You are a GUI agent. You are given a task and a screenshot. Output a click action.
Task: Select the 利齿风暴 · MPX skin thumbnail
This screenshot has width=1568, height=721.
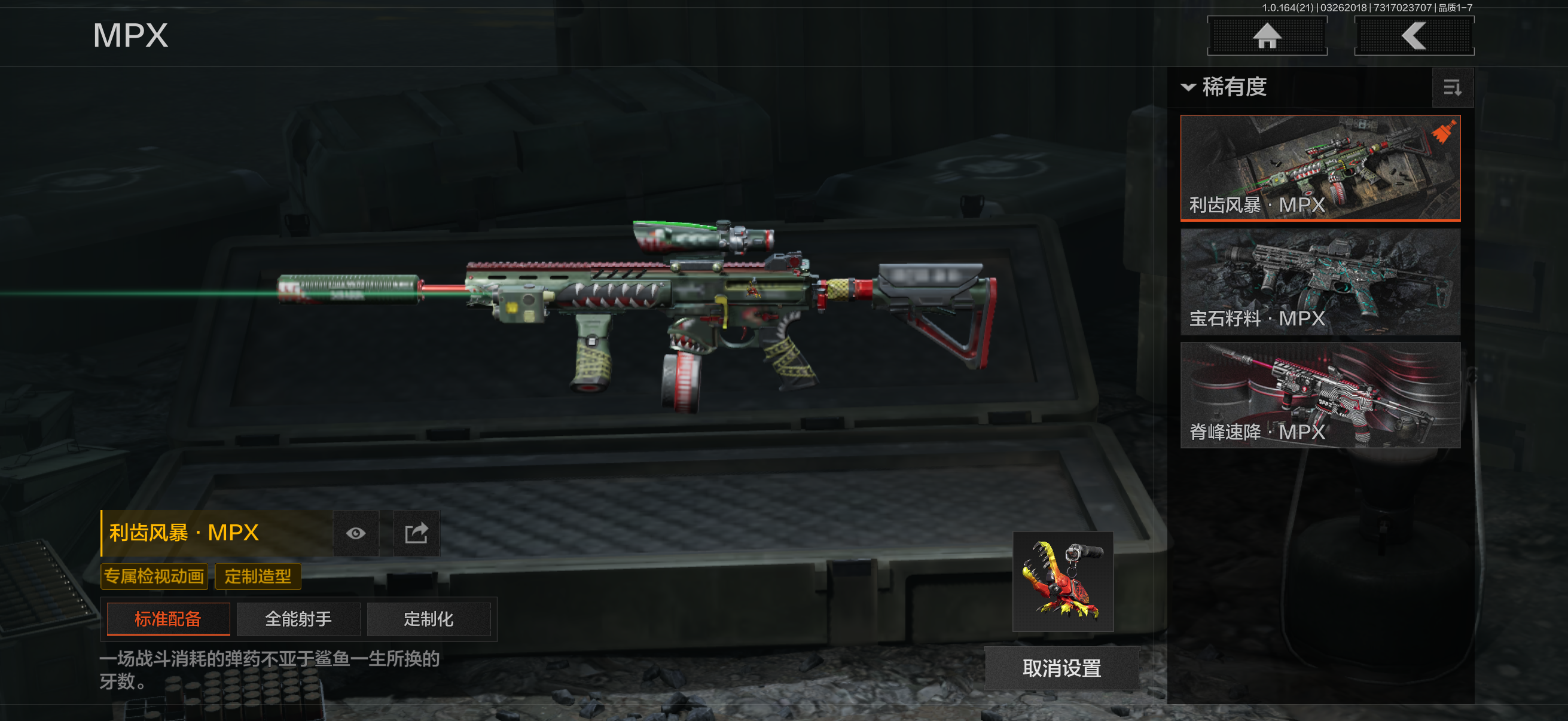point(1320,167)
